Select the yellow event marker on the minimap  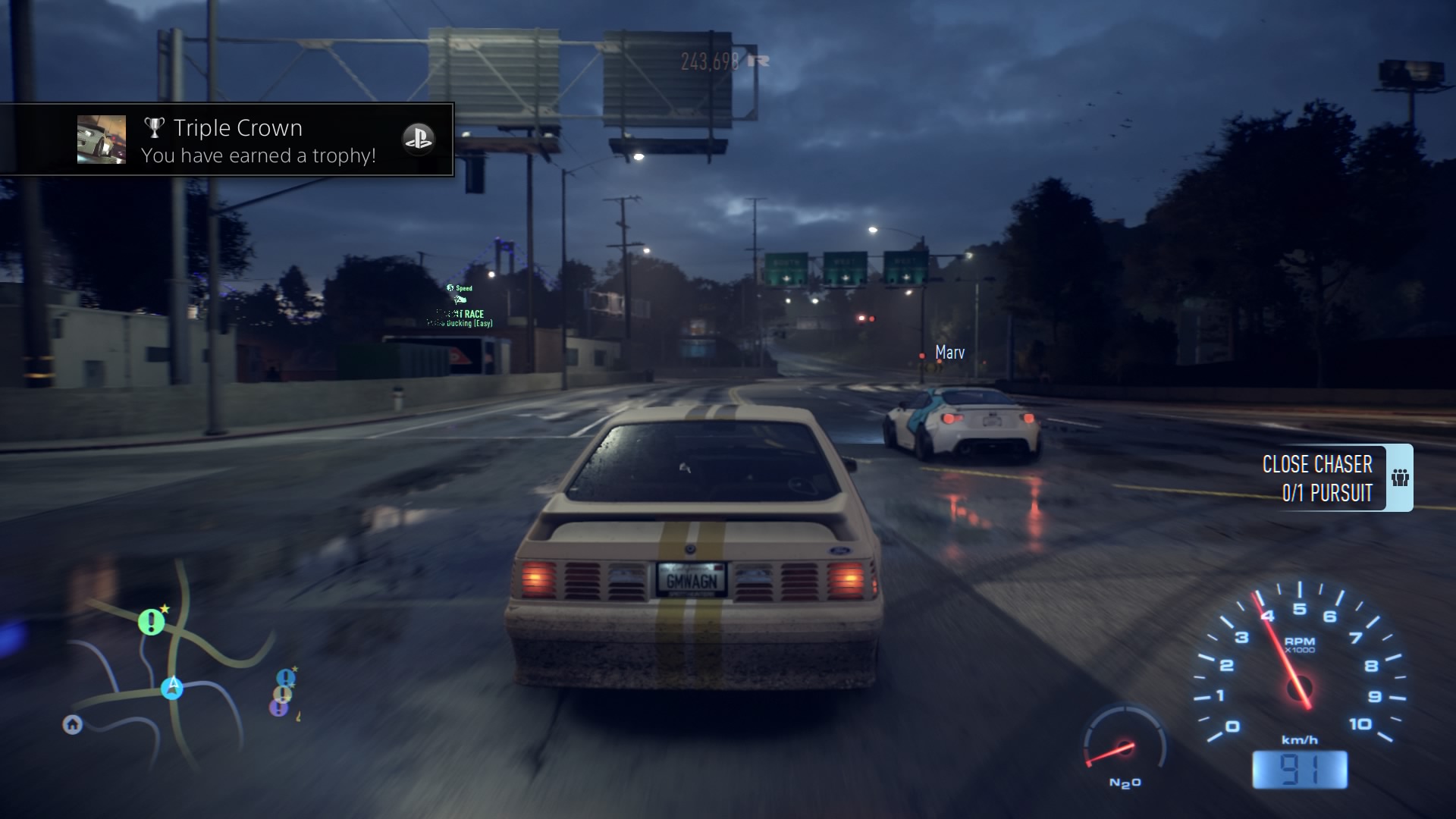[282, 694]
